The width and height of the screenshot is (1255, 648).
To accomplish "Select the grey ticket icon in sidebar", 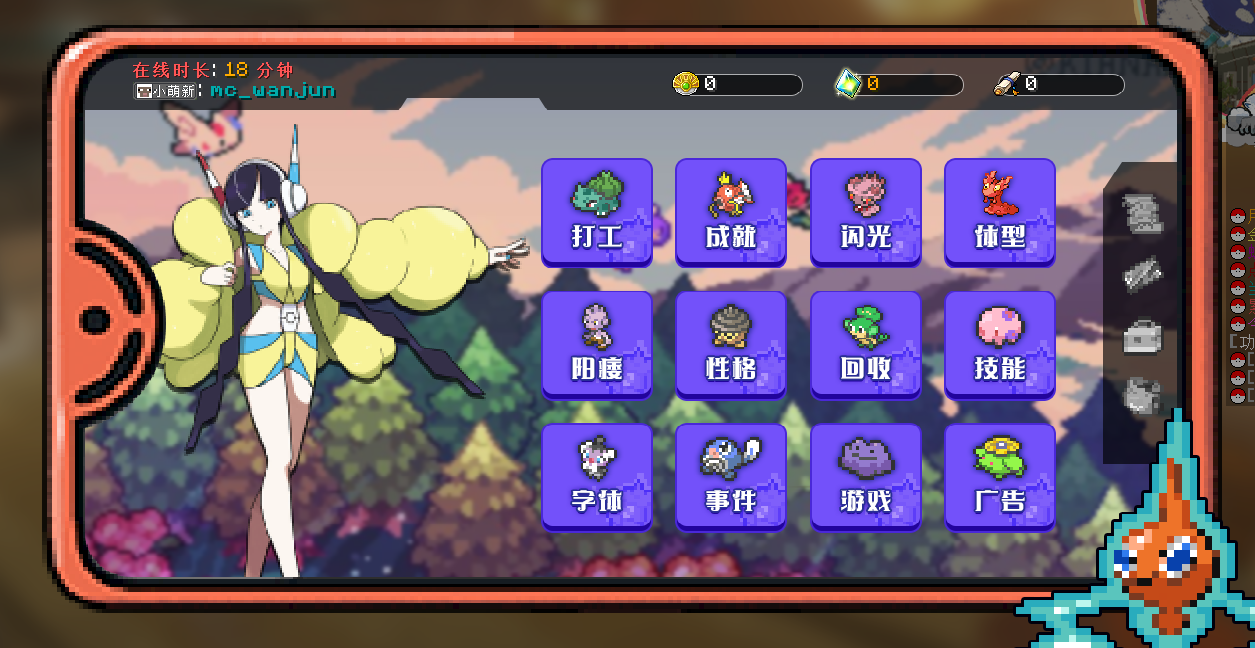I will point(1142,274).
